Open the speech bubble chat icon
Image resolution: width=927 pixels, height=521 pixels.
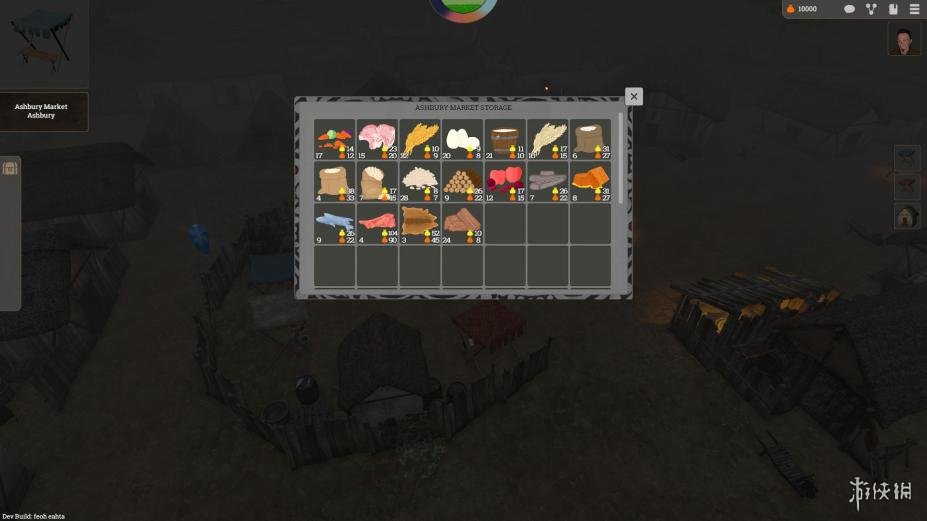(x=849, y=9)
